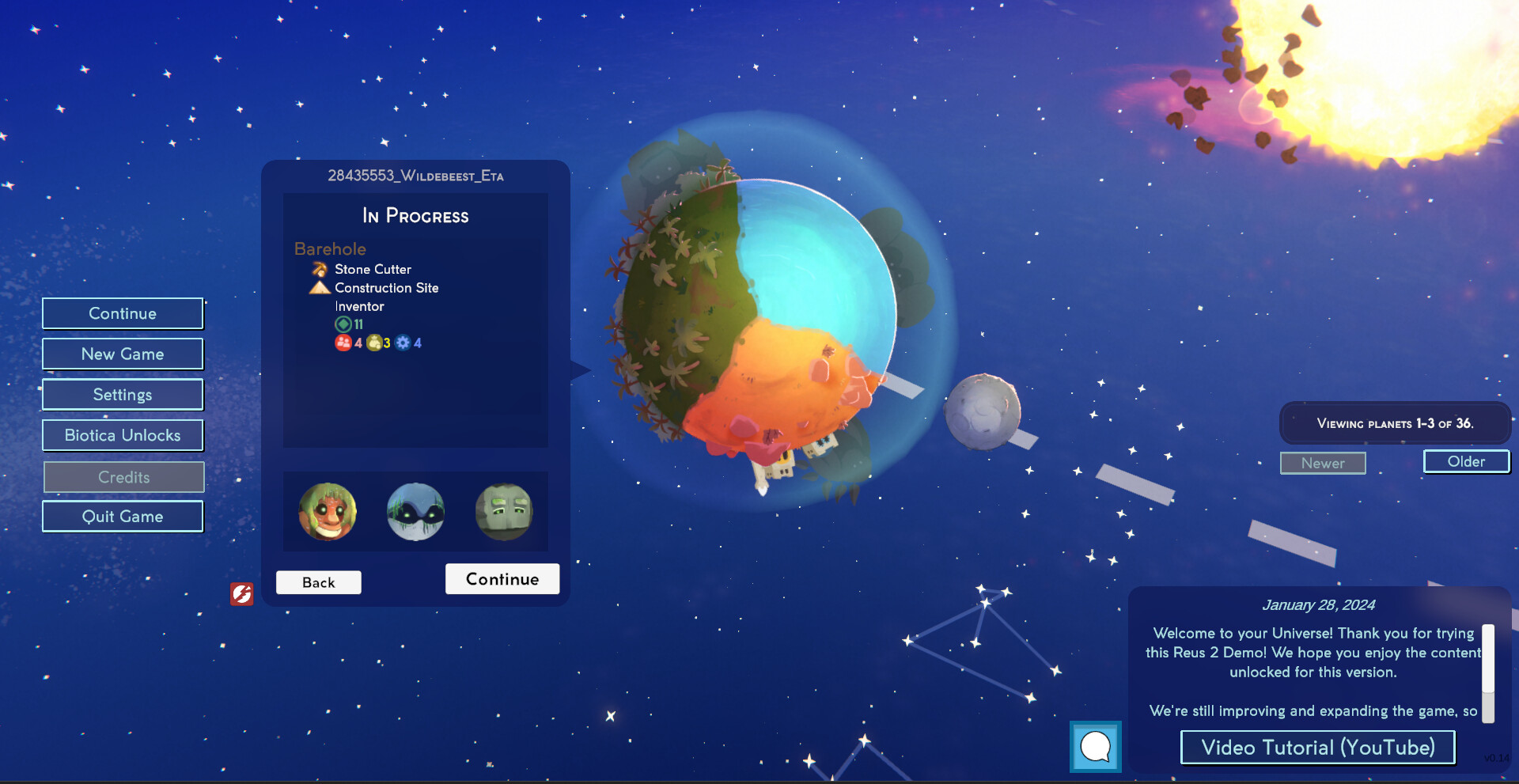Open the Settings menu
1519x784 pixels.
[x=123, y=394]
